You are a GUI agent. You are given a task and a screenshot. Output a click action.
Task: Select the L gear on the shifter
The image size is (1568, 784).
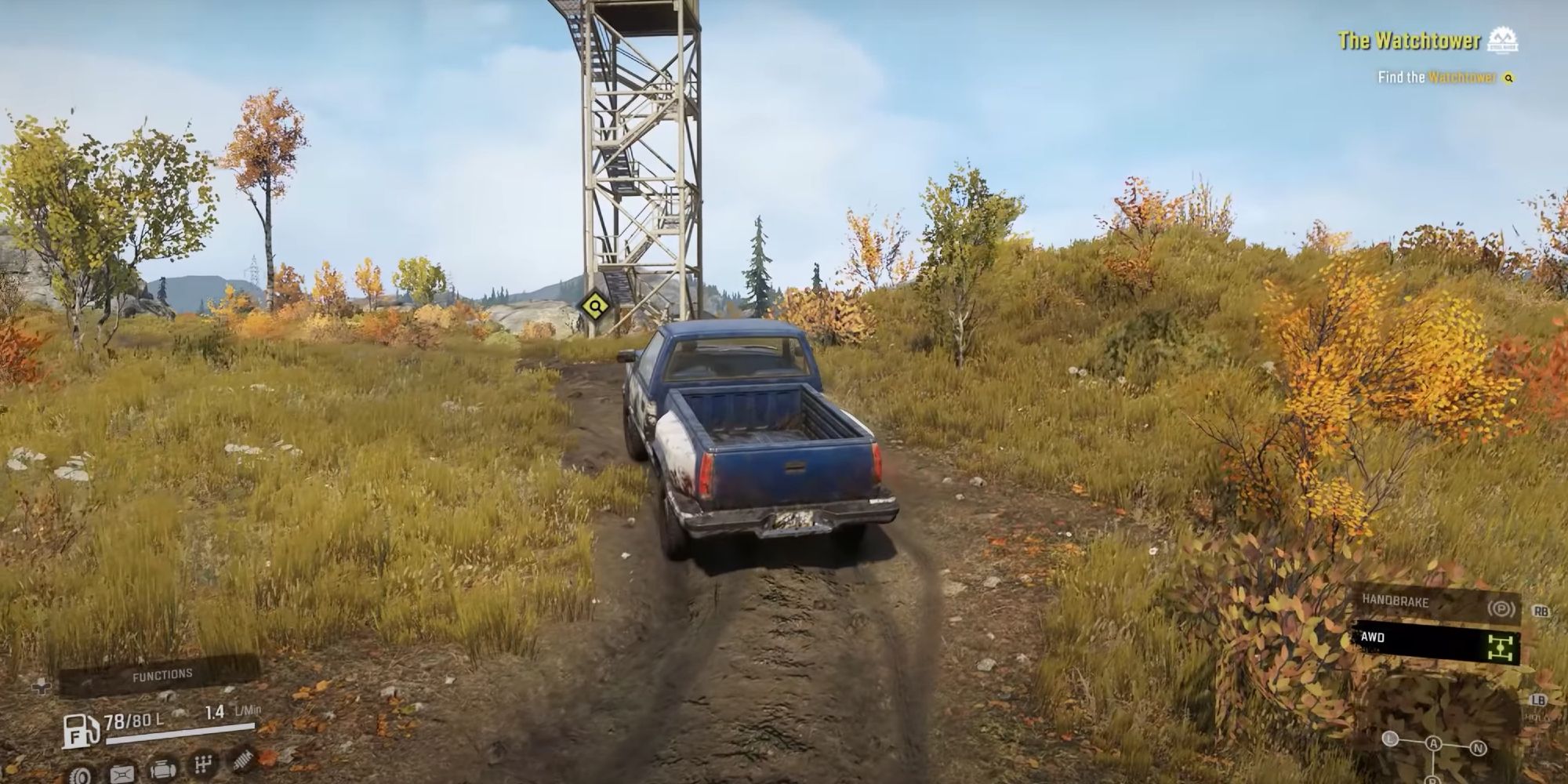(x=1390, y=739)
